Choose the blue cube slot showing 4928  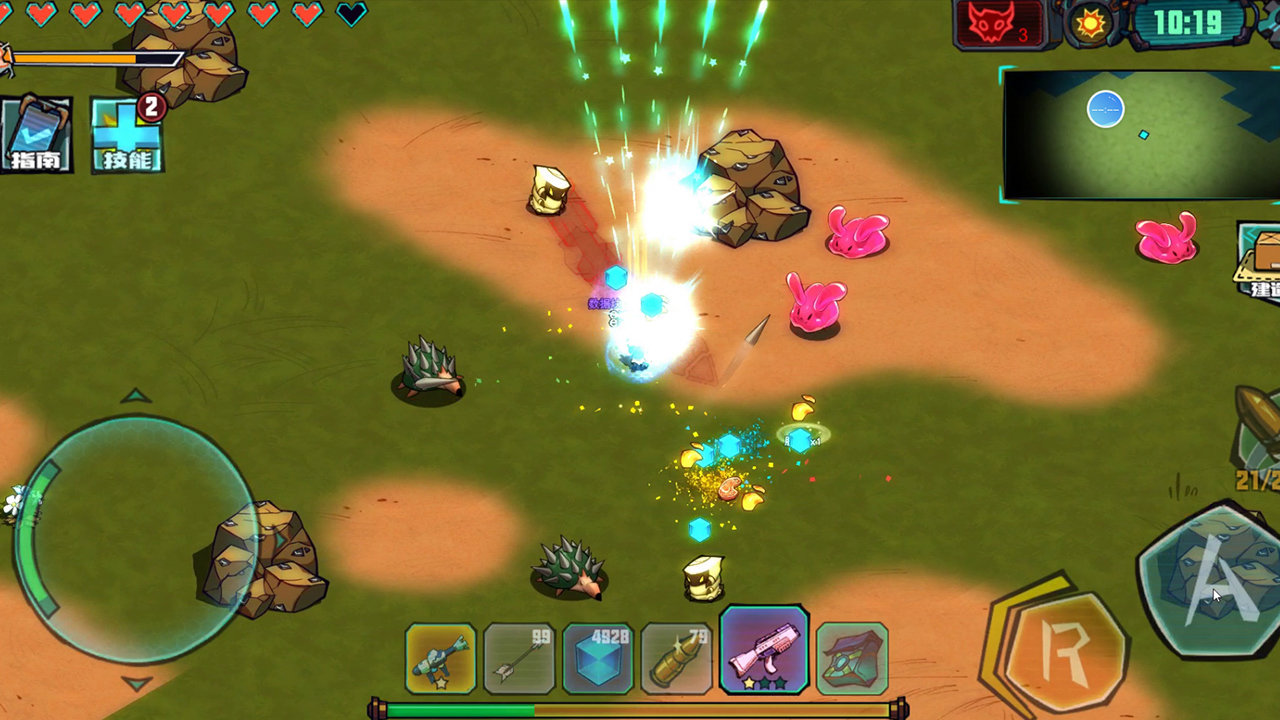pos(598,658)
